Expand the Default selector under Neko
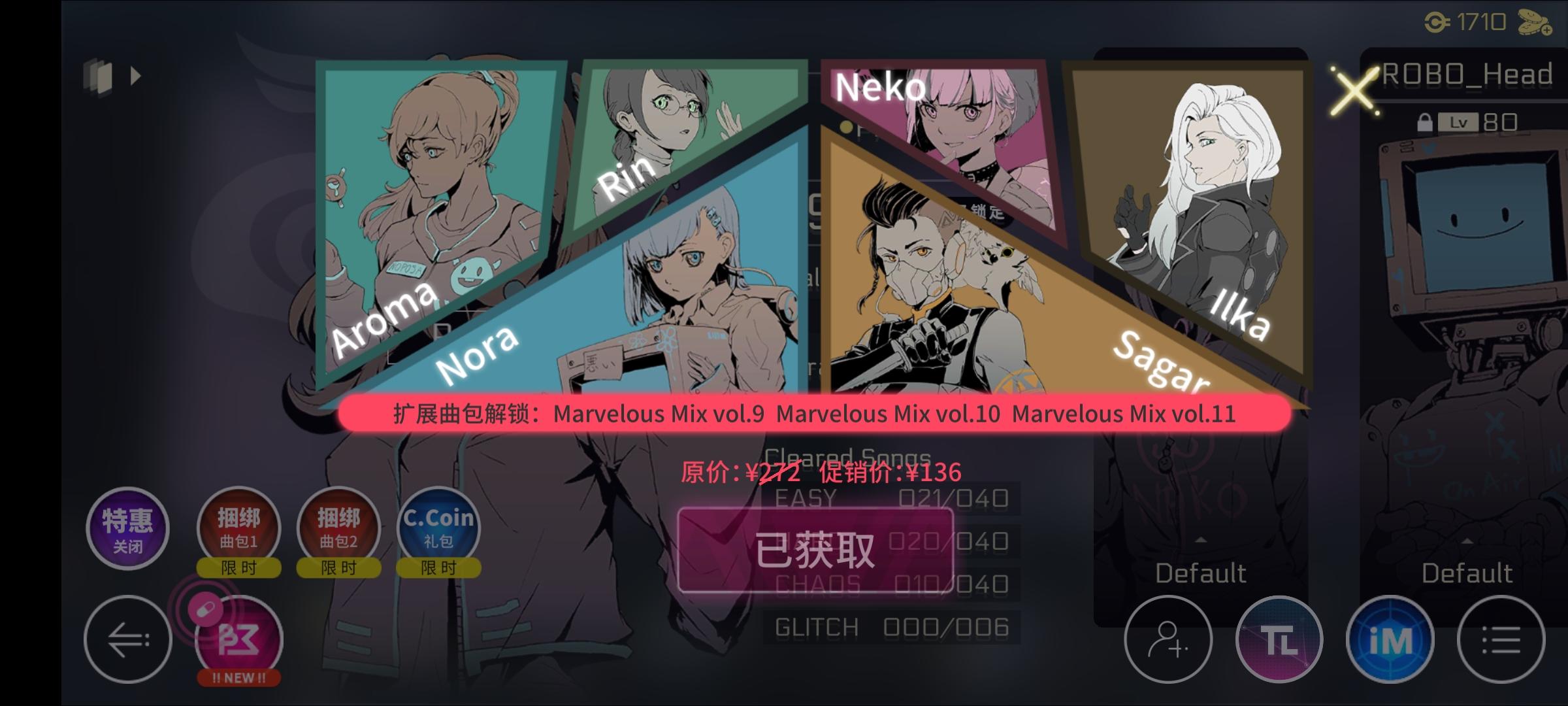Image resolution: width=1568 pixels, height=706 pixels. pyautogui.click(x=1201, y=573)
